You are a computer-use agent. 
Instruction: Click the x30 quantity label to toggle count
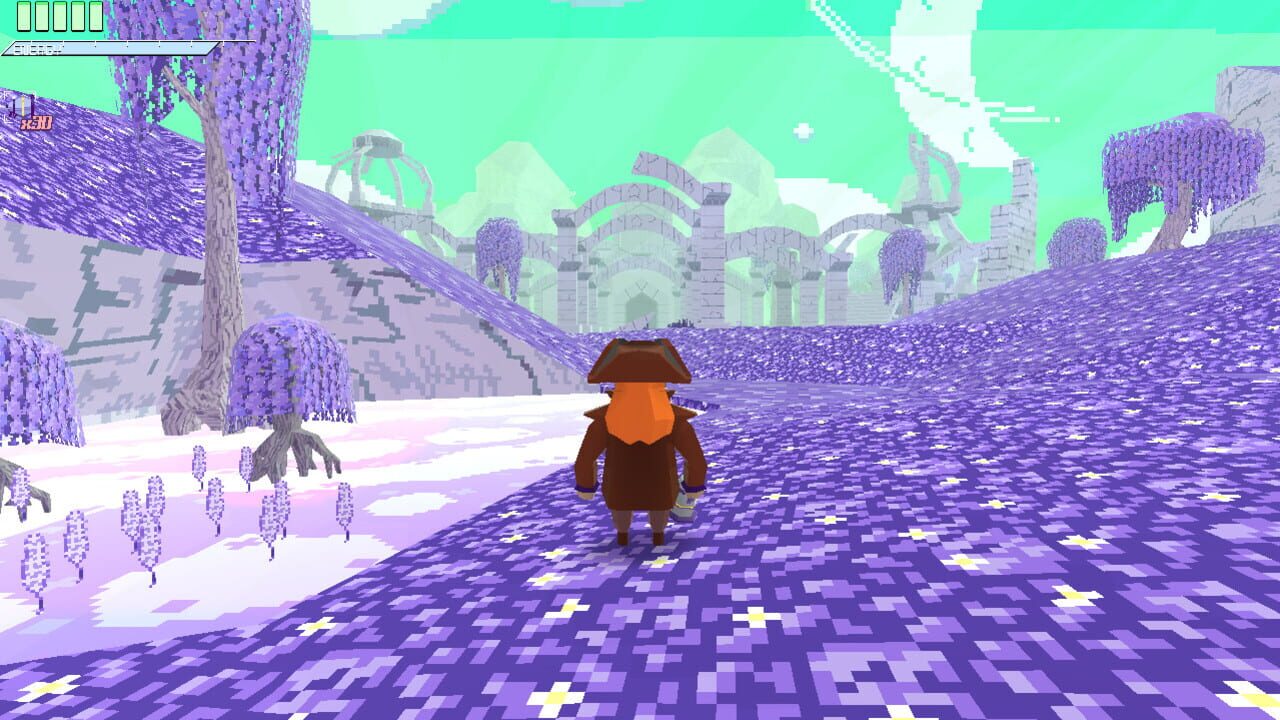point(36,121)
